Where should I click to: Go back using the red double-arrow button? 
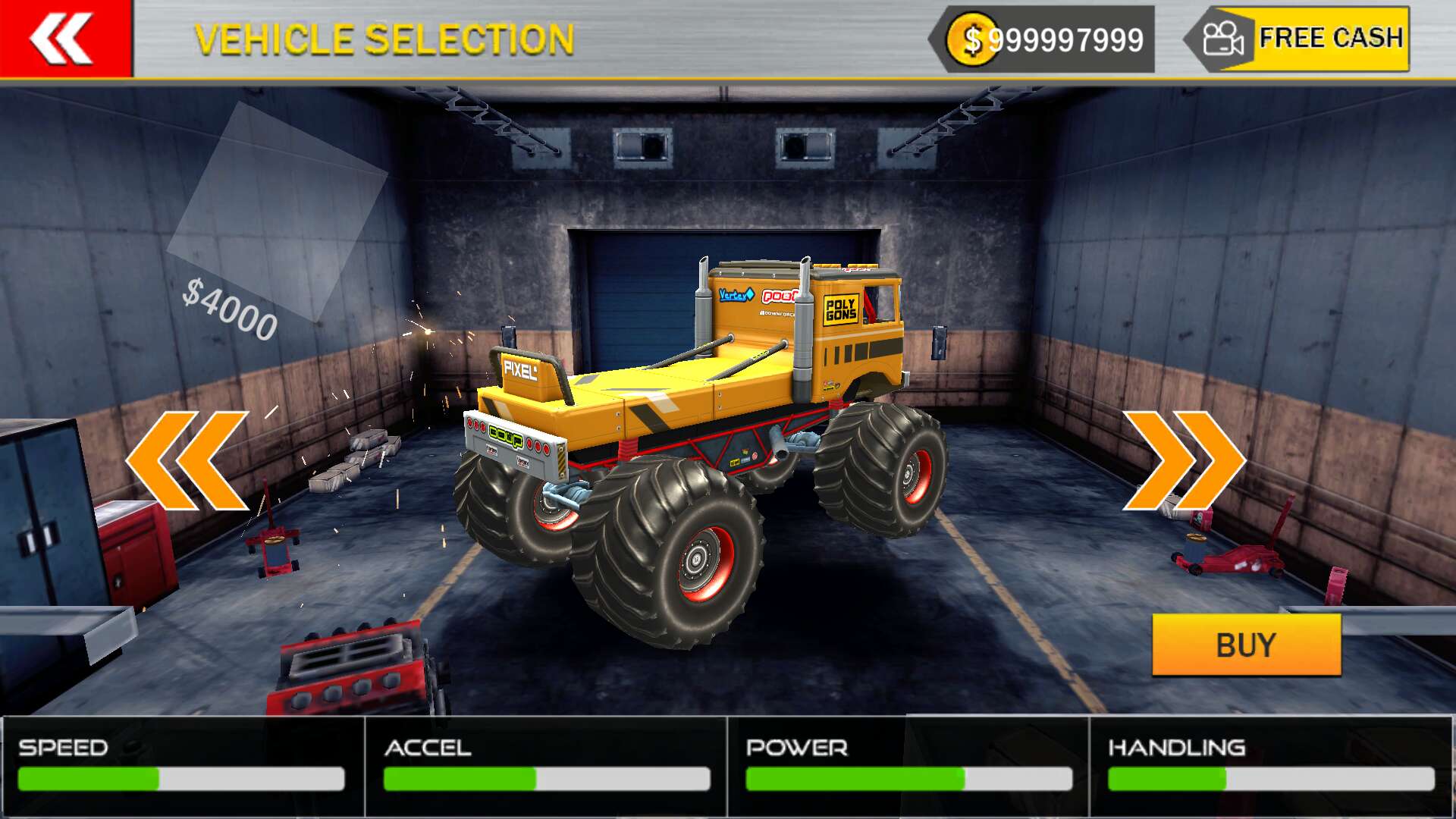tap(64, 38)
